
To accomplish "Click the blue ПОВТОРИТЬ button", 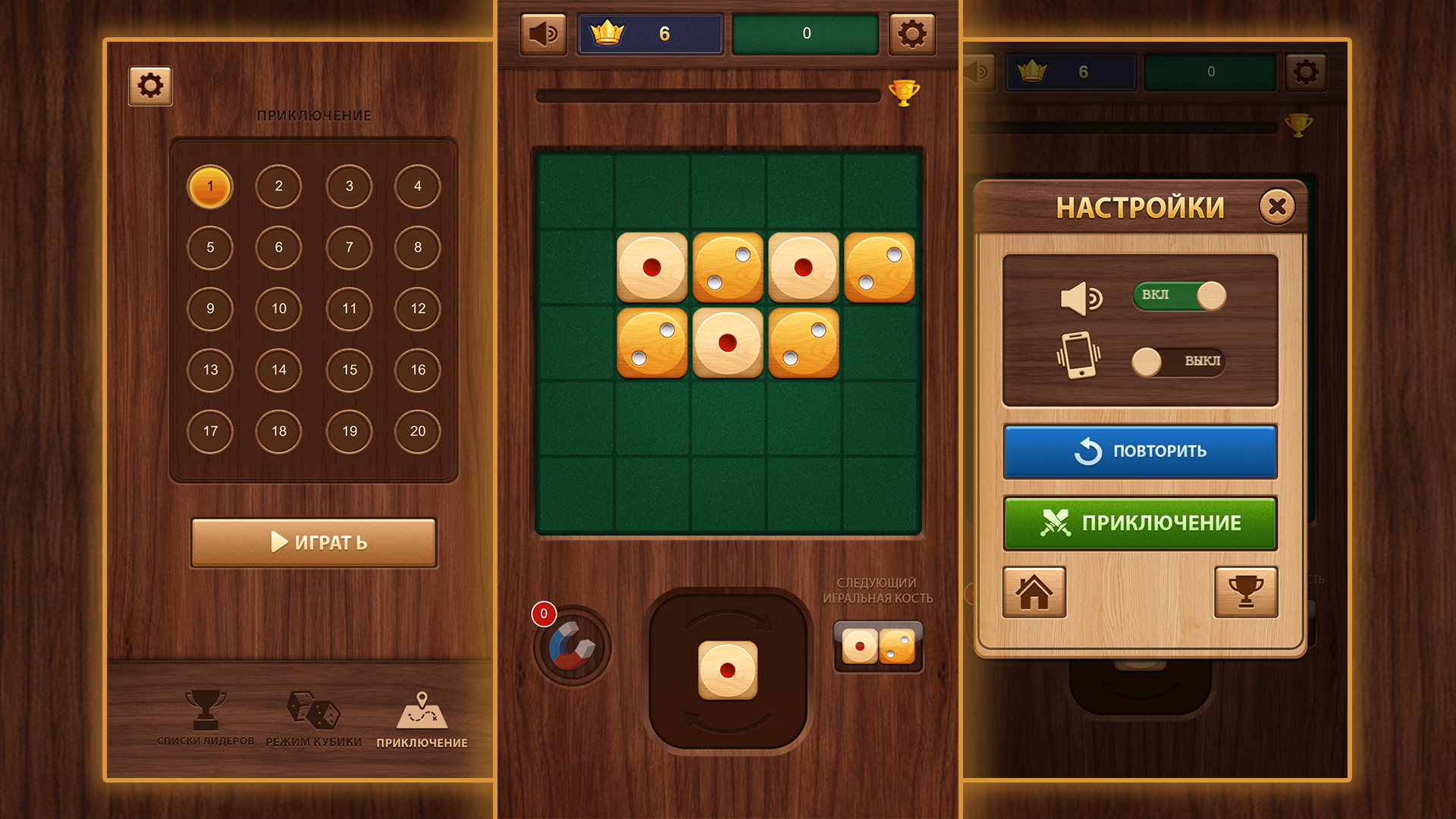I will [x=1139, y=451].
